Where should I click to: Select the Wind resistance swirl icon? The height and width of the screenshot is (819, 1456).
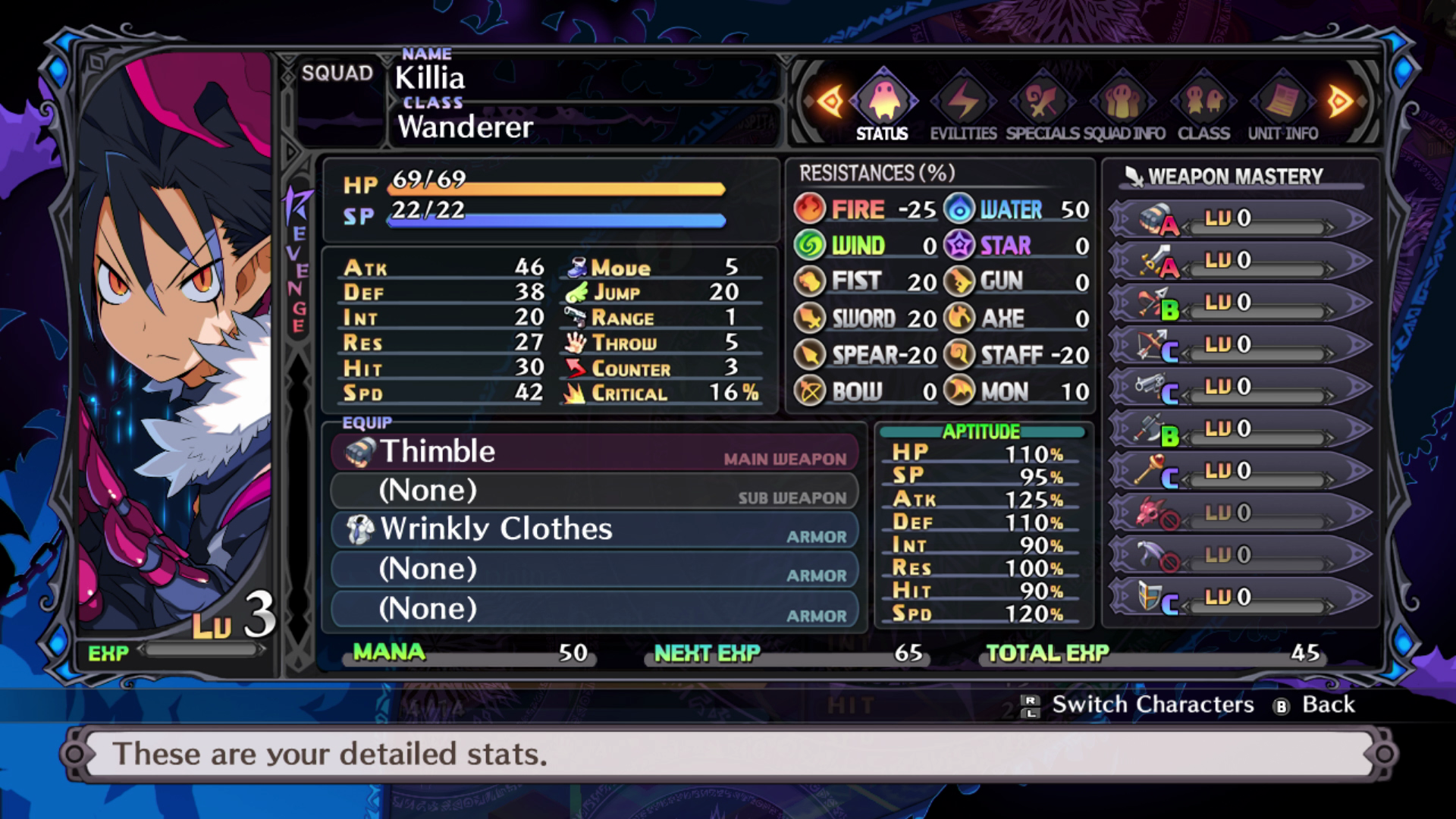[x=810, y=245]
